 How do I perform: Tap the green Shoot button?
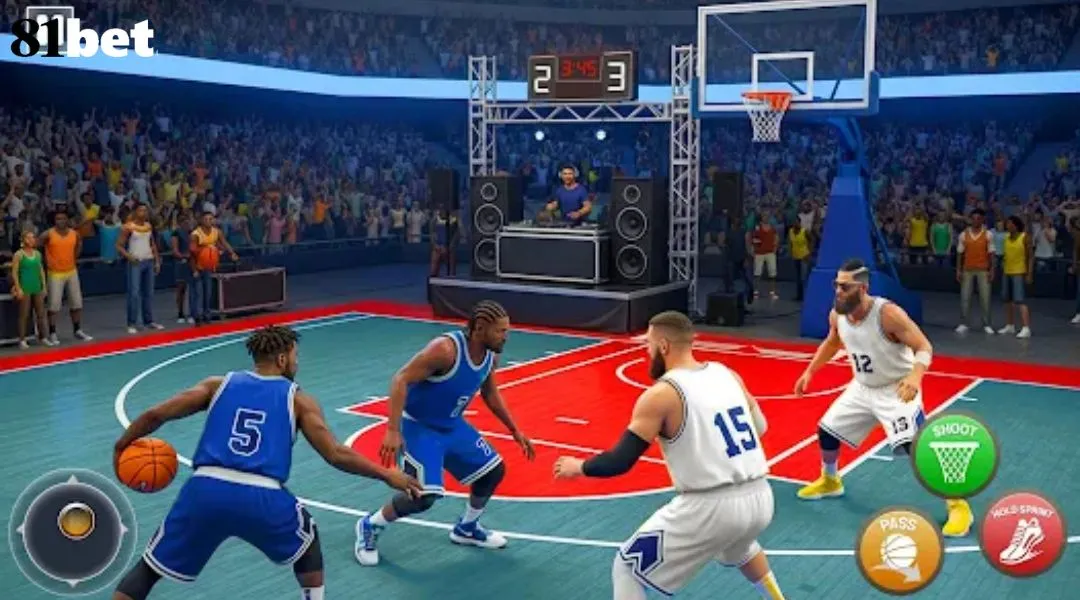pyautogui.click(x=954, y=455)
